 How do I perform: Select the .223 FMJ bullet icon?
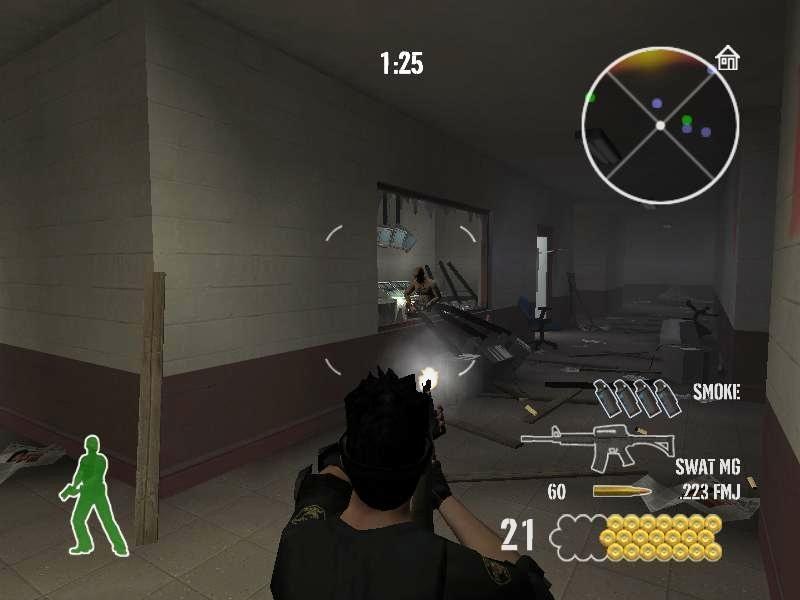(x=621, y=491)
